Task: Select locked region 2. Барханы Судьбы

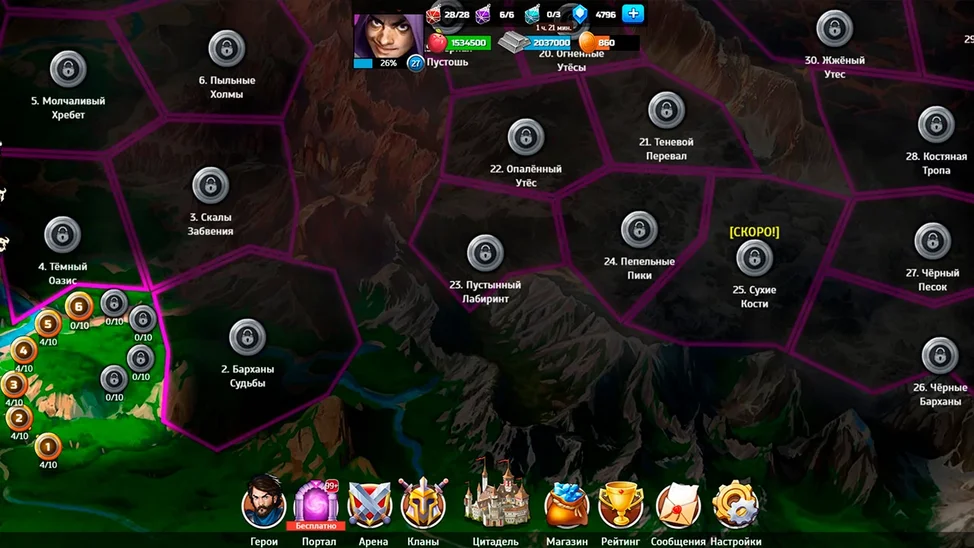Action: coord(247,338)
